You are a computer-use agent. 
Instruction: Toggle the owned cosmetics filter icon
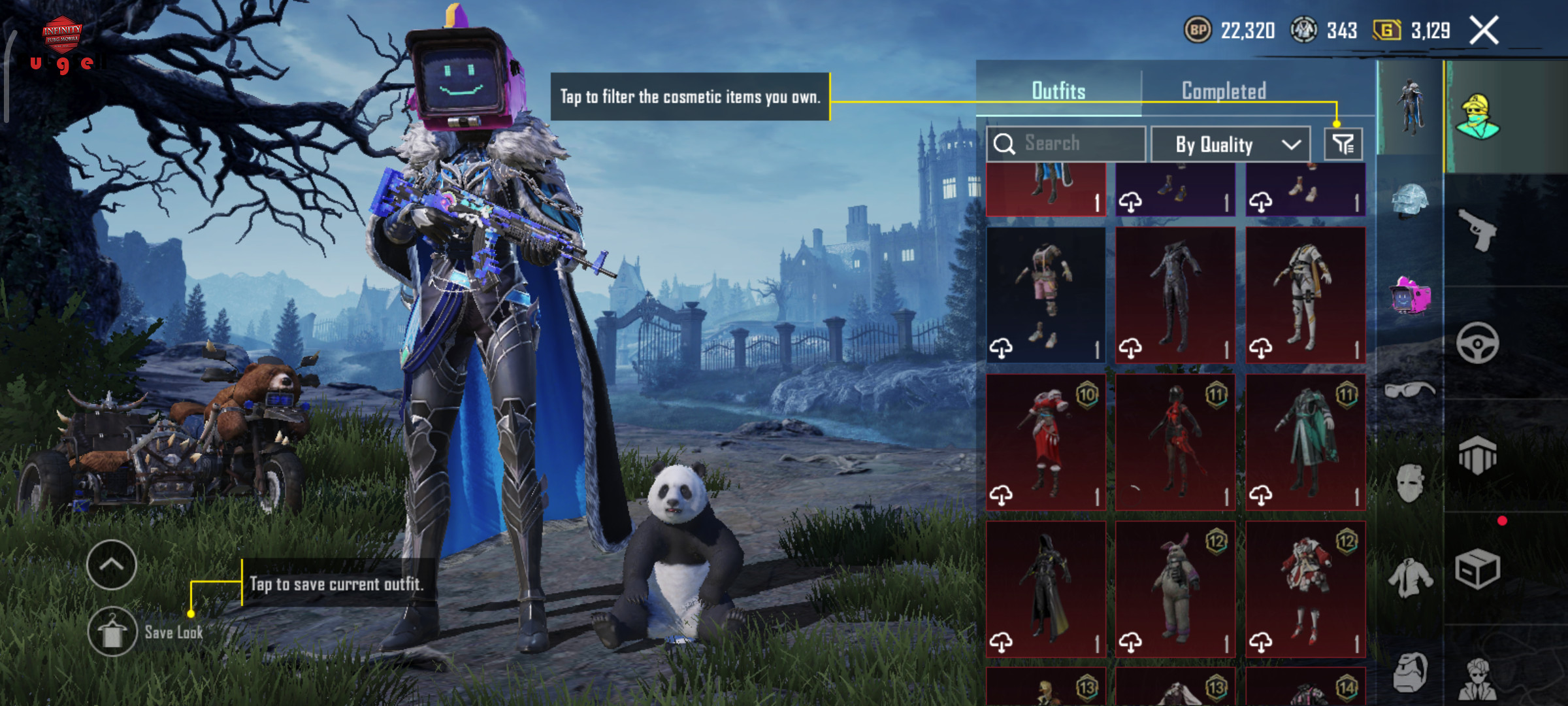click(1343, 144)
